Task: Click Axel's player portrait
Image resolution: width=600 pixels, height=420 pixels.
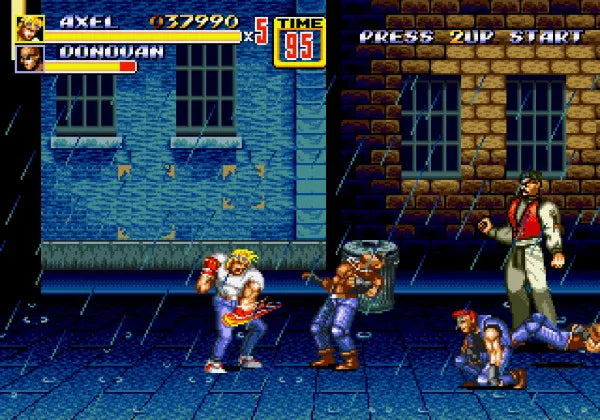Action: pyautogui.click(x=28, y=28)
